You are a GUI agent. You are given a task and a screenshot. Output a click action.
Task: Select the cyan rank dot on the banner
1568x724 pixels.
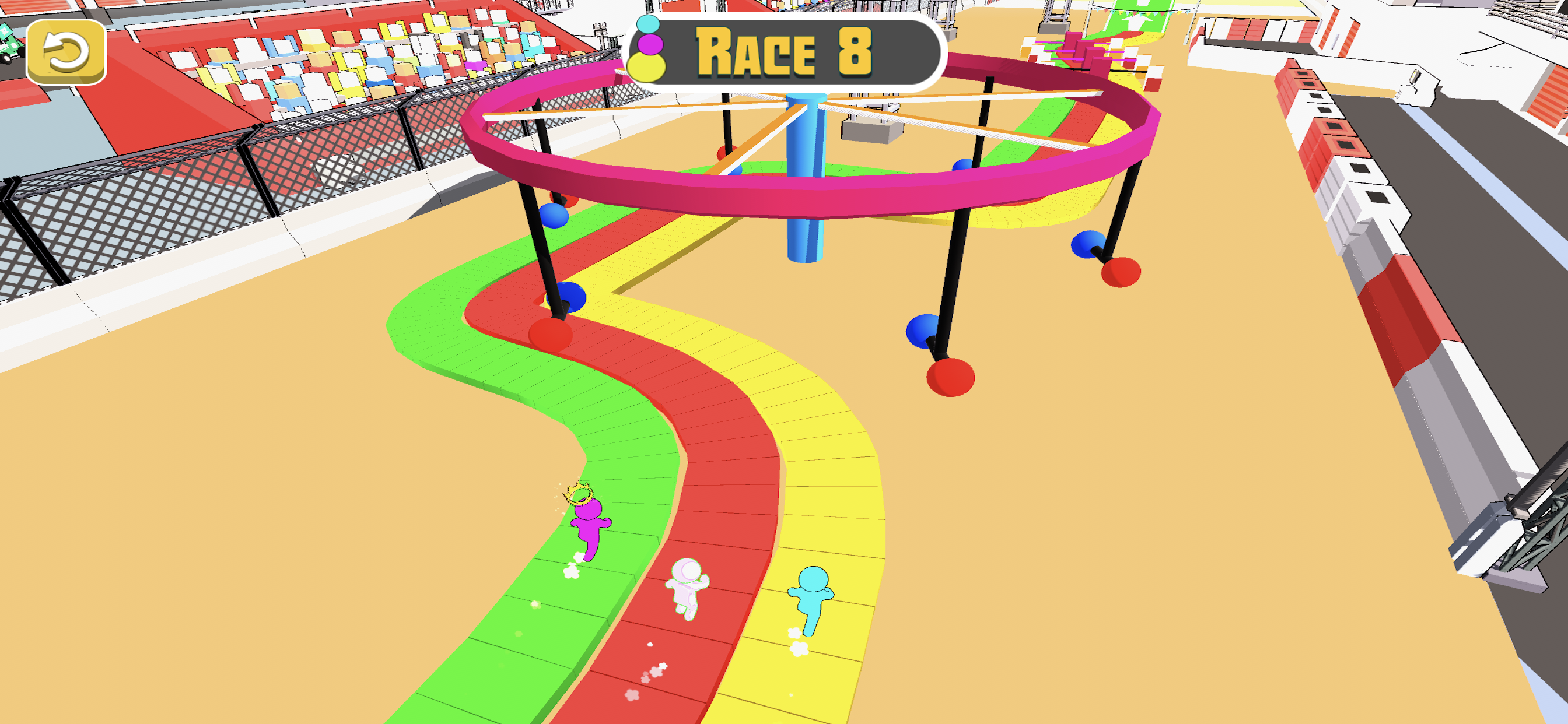point(649,26)
